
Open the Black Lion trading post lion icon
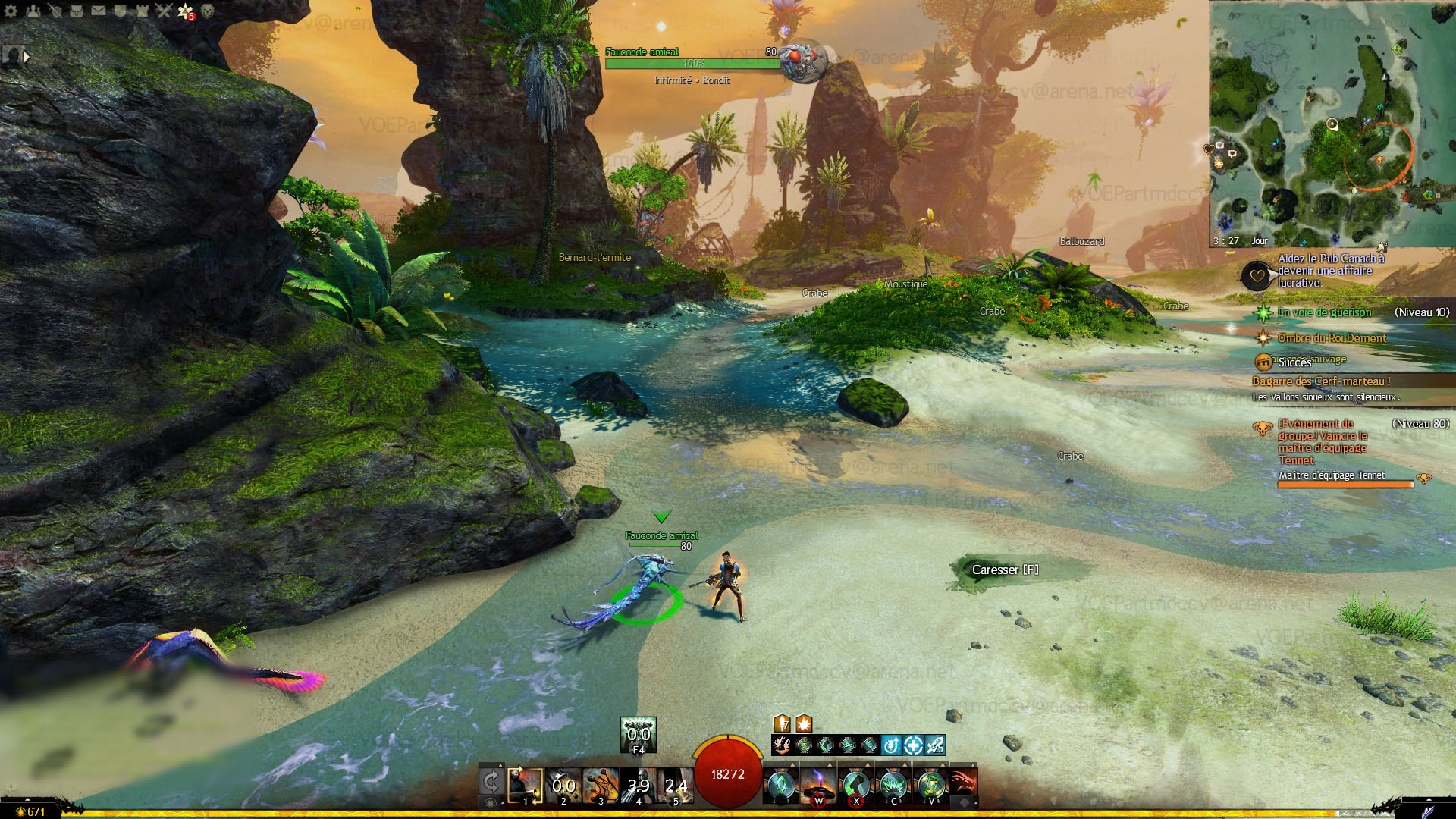(207, 11)
